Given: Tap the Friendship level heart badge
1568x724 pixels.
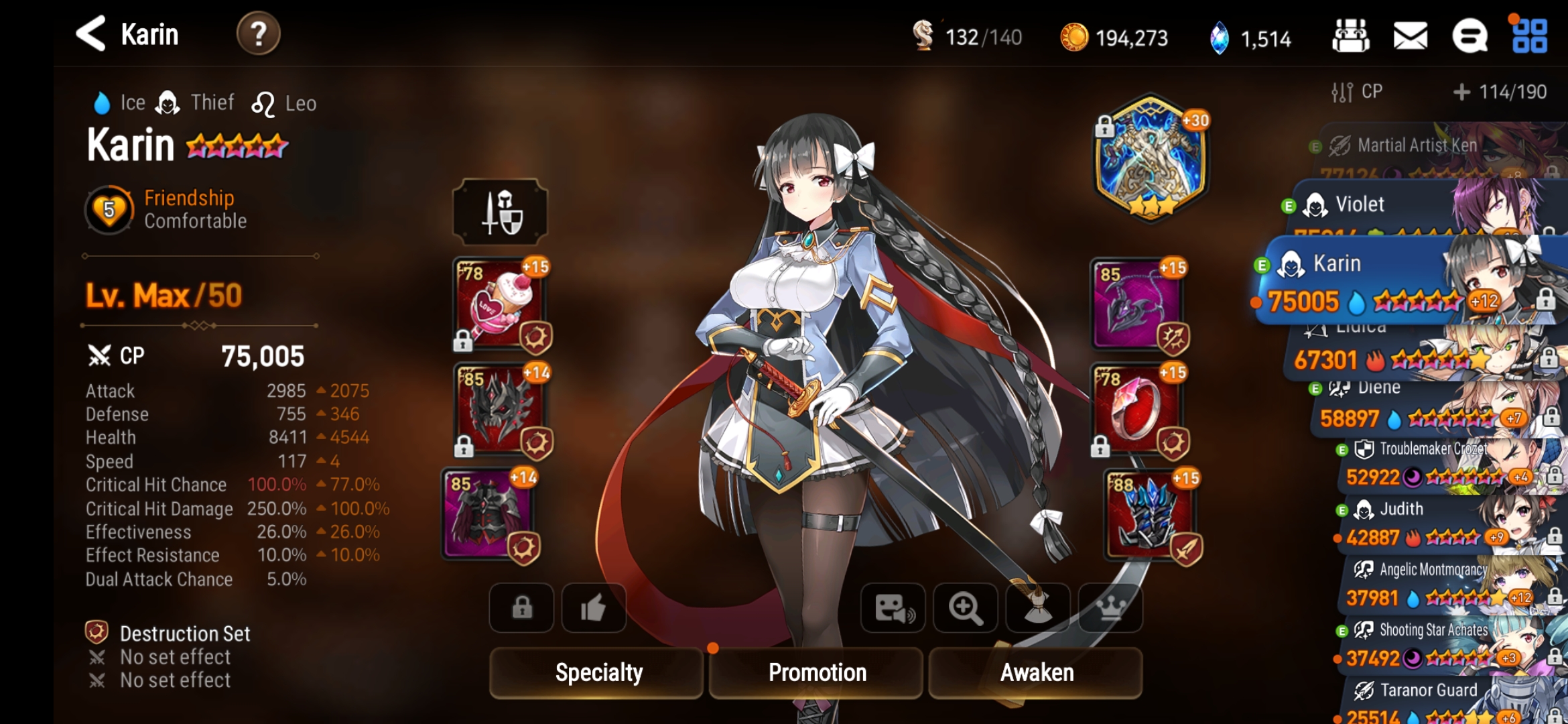Looking at the screenshot, I should click(x=109, y=208).
